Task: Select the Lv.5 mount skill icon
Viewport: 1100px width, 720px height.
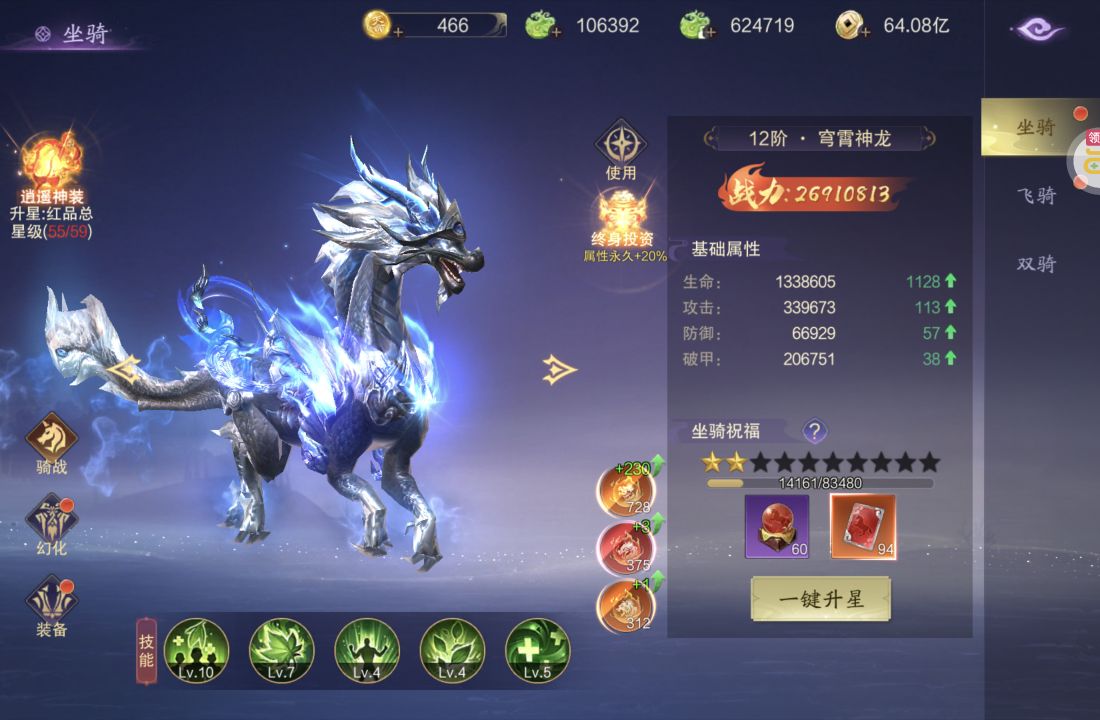Action: click(537, 650)
